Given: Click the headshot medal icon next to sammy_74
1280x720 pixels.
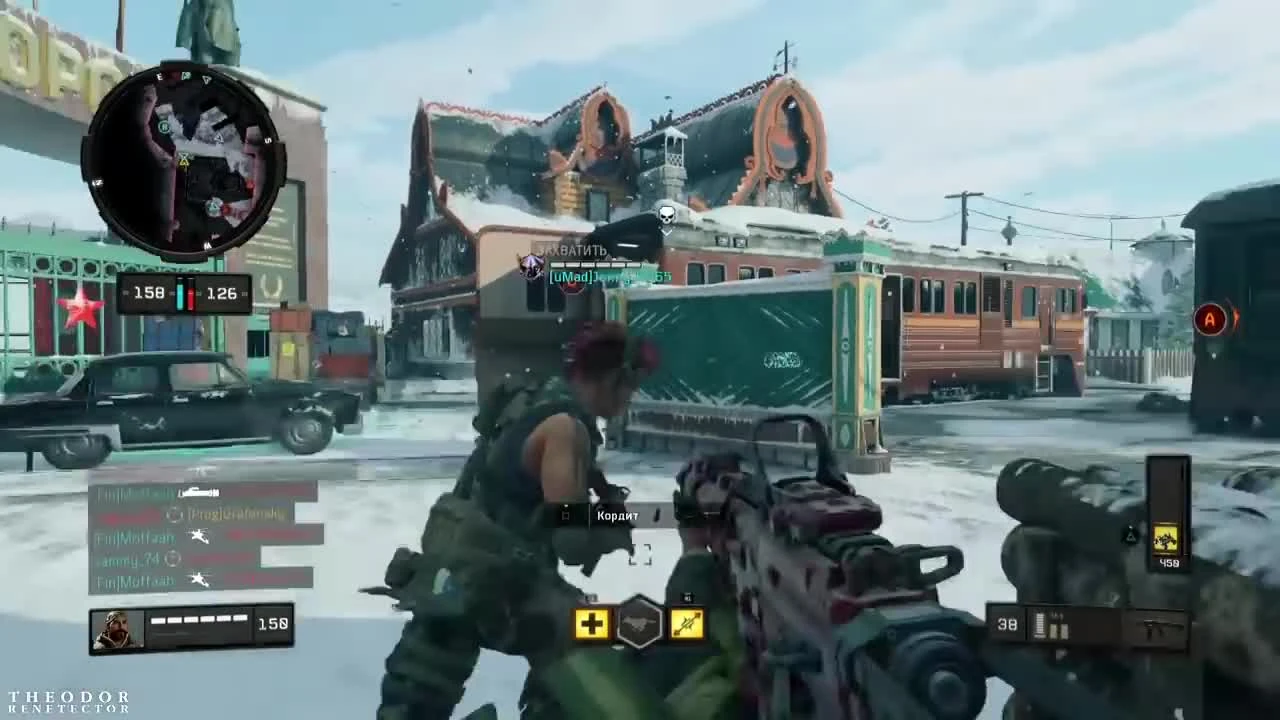Looking at the screenshot, I should 174,557.
